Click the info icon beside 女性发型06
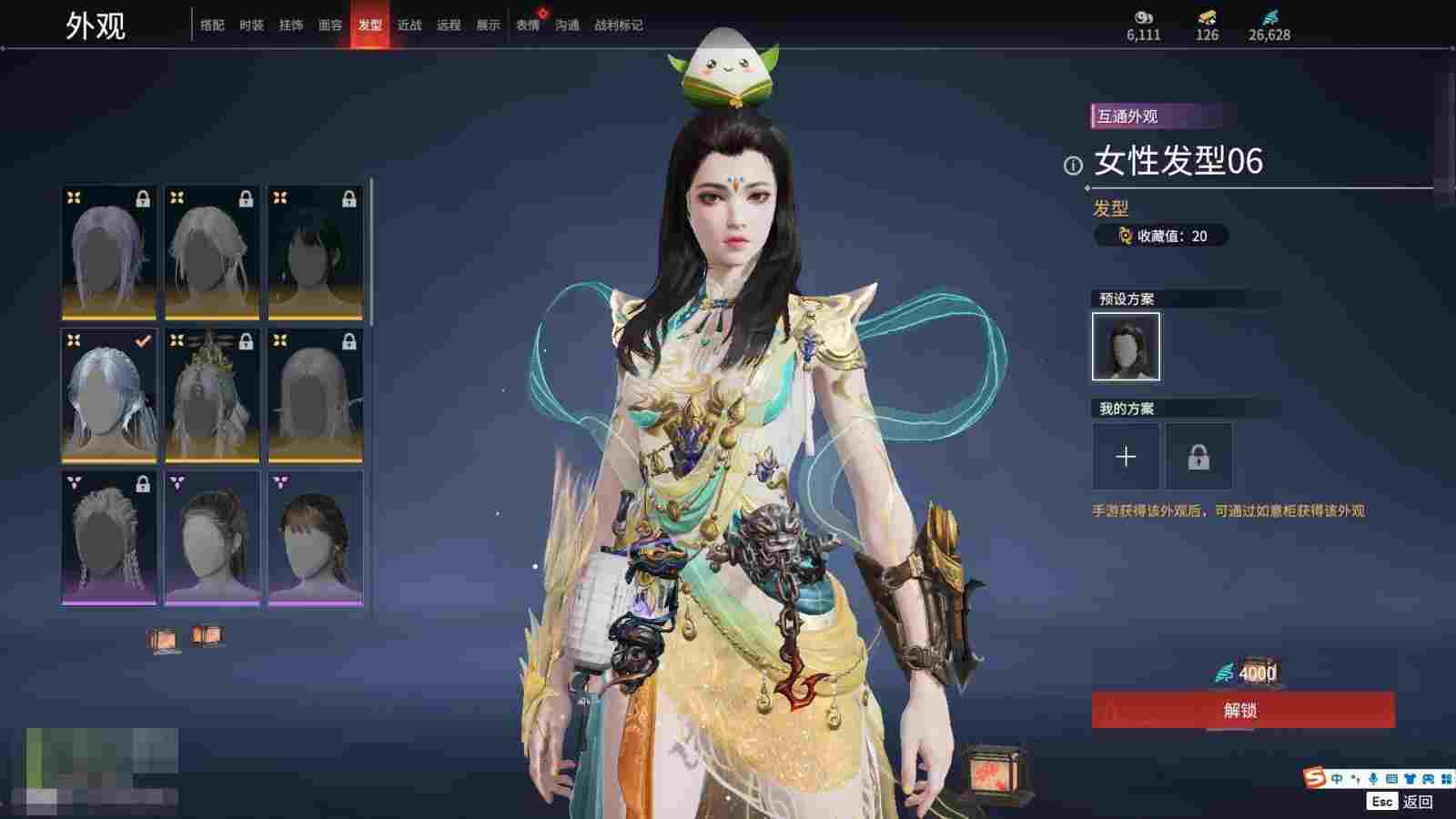Image resolution: width=1456 pixels, height=819 pixels. (x=1073, y=165)
